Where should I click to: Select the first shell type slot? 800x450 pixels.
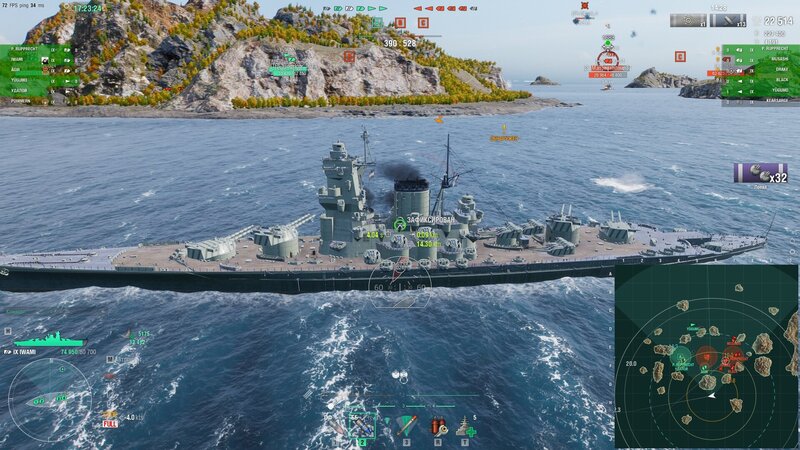point(337,427)
